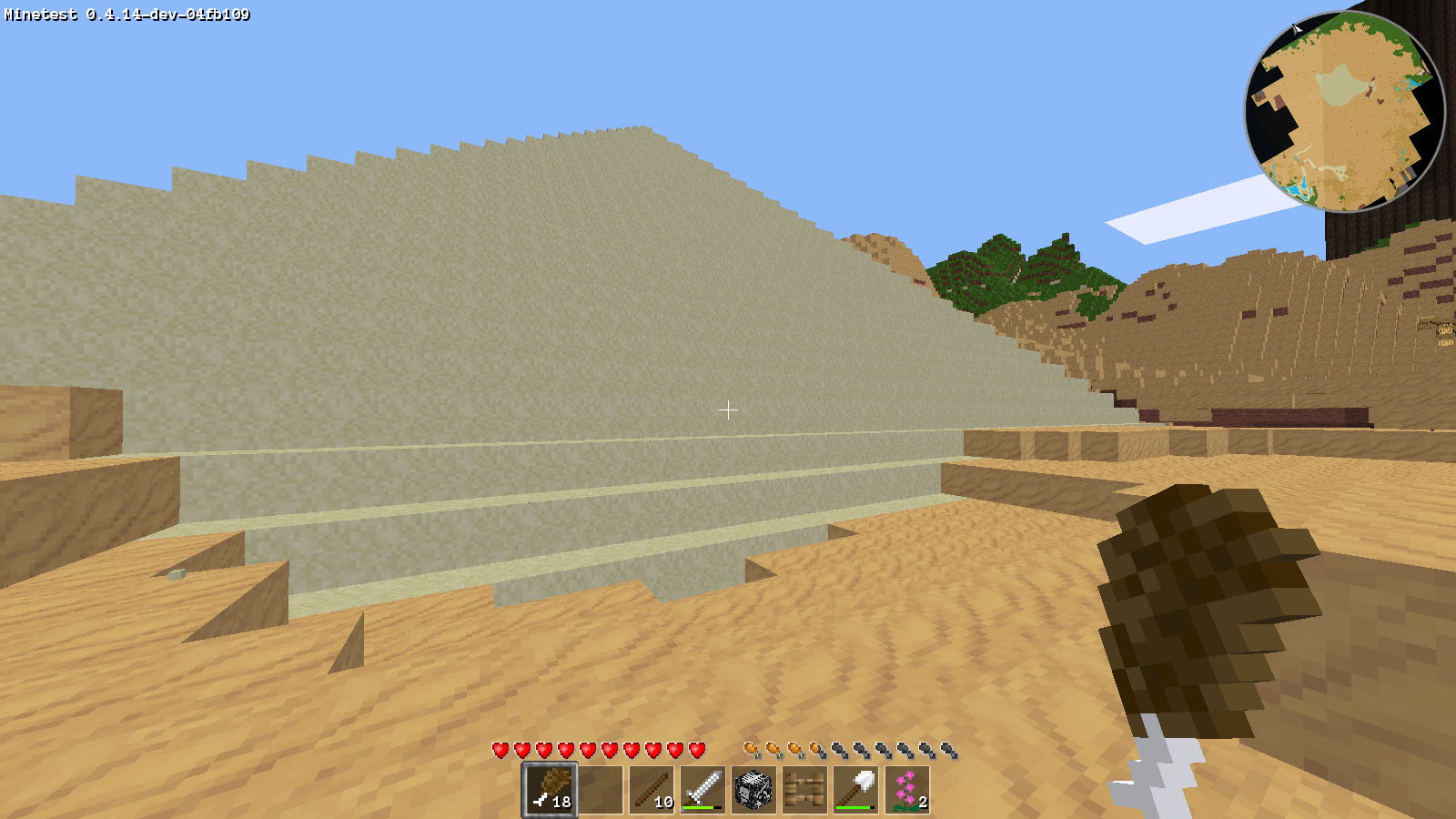Click the first heart in the health bar
This screenshot has height=819, width=1456.
tap(500, 750)
